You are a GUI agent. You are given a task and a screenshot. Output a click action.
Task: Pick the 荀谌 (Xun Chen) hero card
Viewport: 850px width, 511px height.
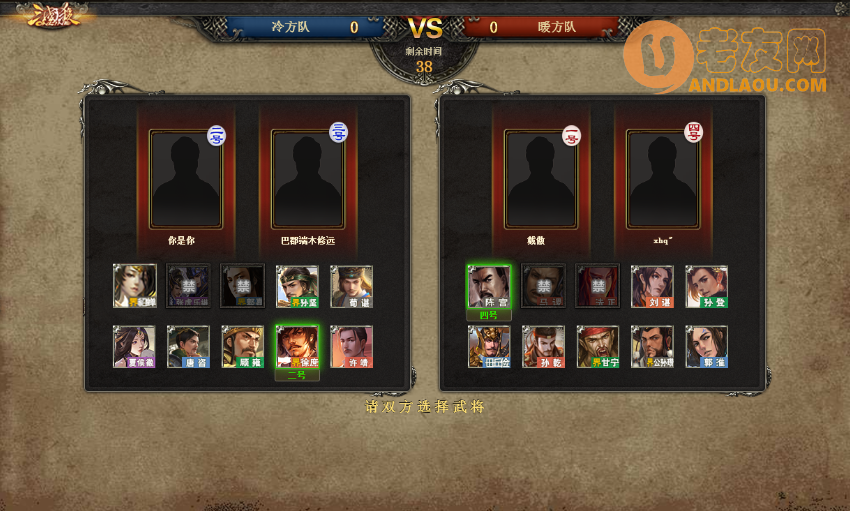[x=351, y=286]
